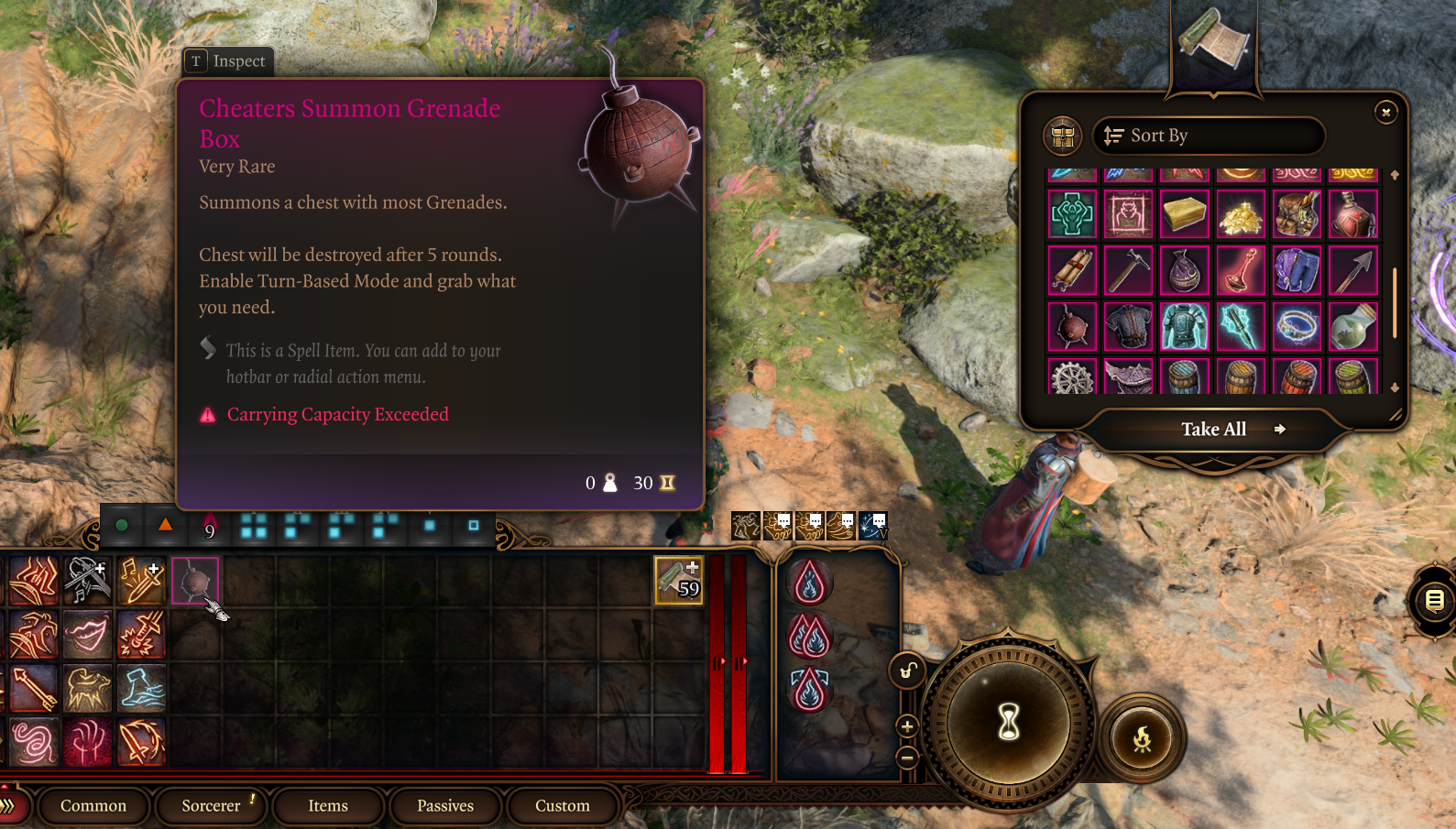This screenshot has height=829, width=1456.
Task: Choose the glowing ring item slot
Action: [x=1297, y=327]
